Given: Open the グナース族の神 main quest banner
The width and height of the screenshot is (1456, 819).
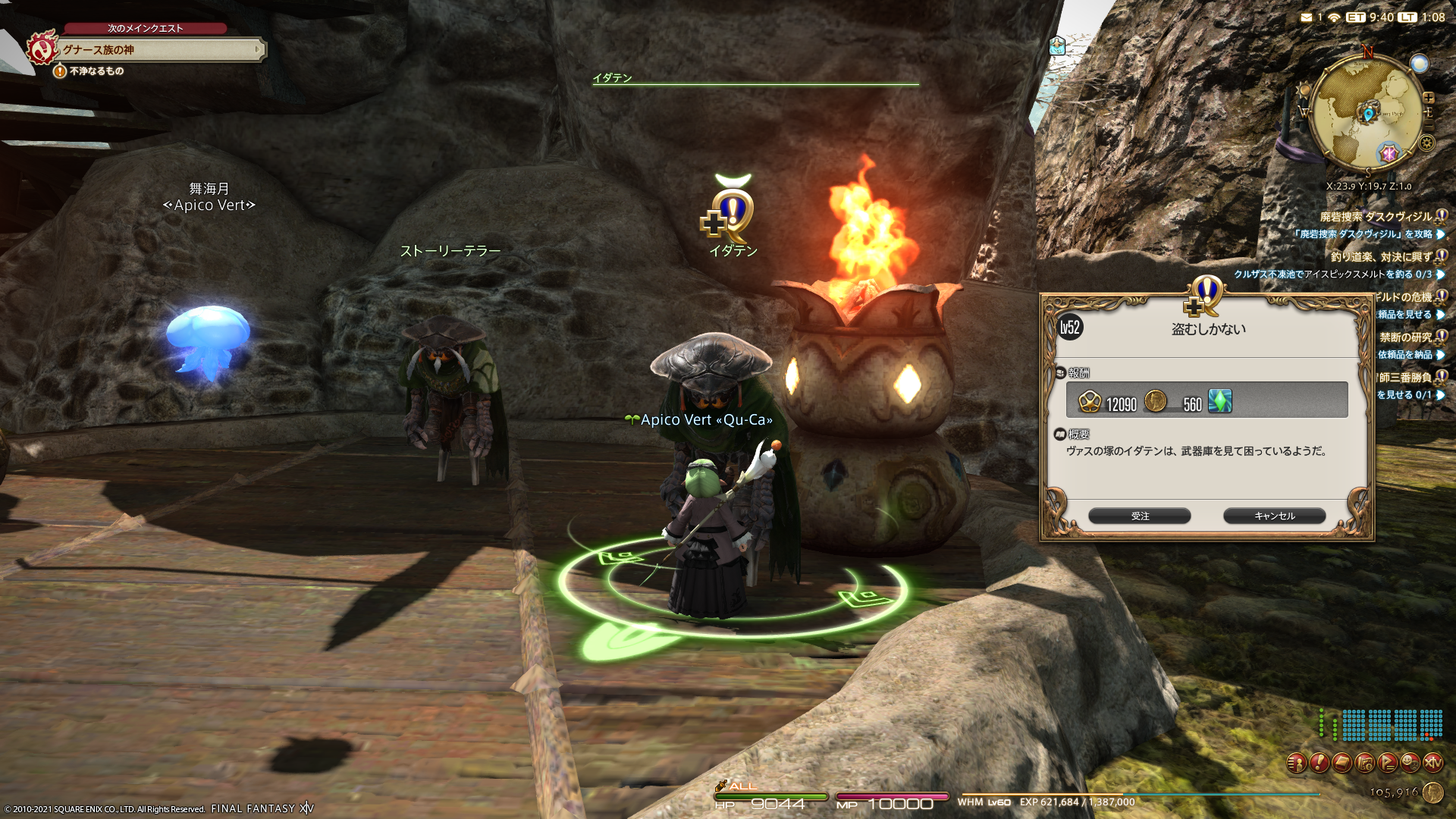Looking at the screenshot, I should point(161,50).
